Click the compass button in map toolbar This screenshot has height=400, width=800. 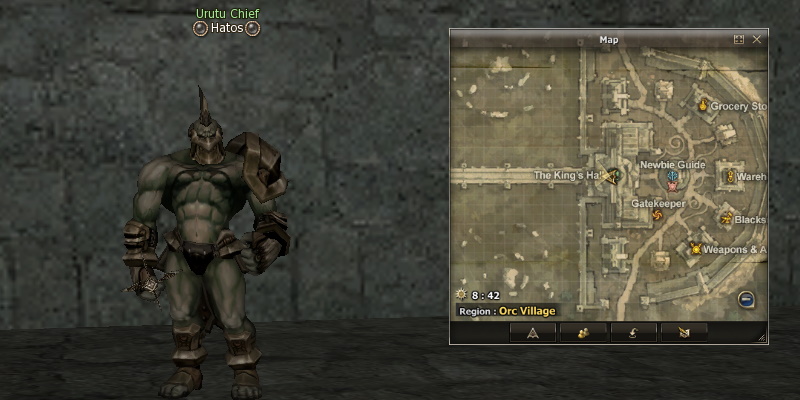[x=533, y=332]
